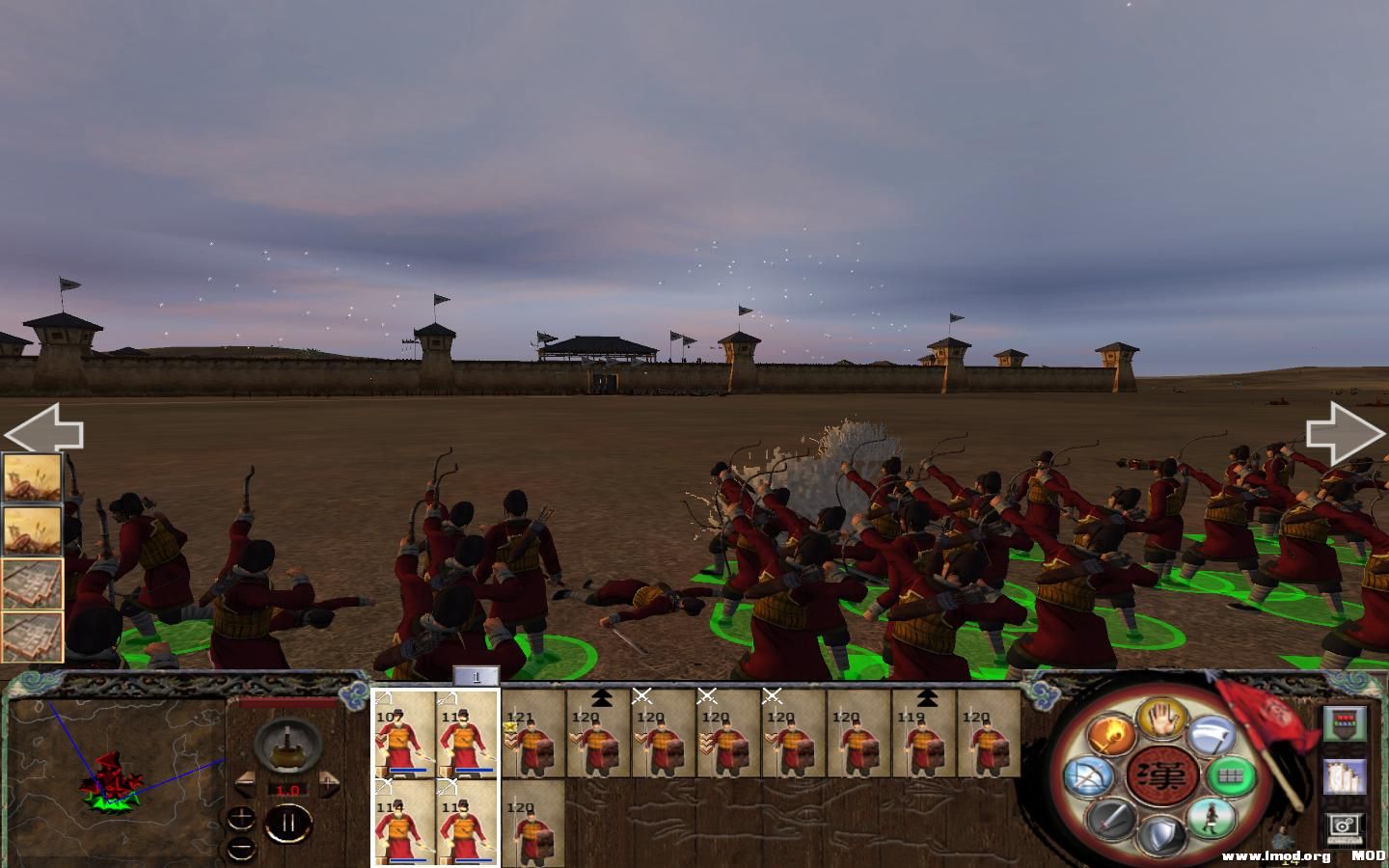Screen dimensions: 1389x868
Task: Click the large right arrow at screen edge
Action: tap(1344, 431)
